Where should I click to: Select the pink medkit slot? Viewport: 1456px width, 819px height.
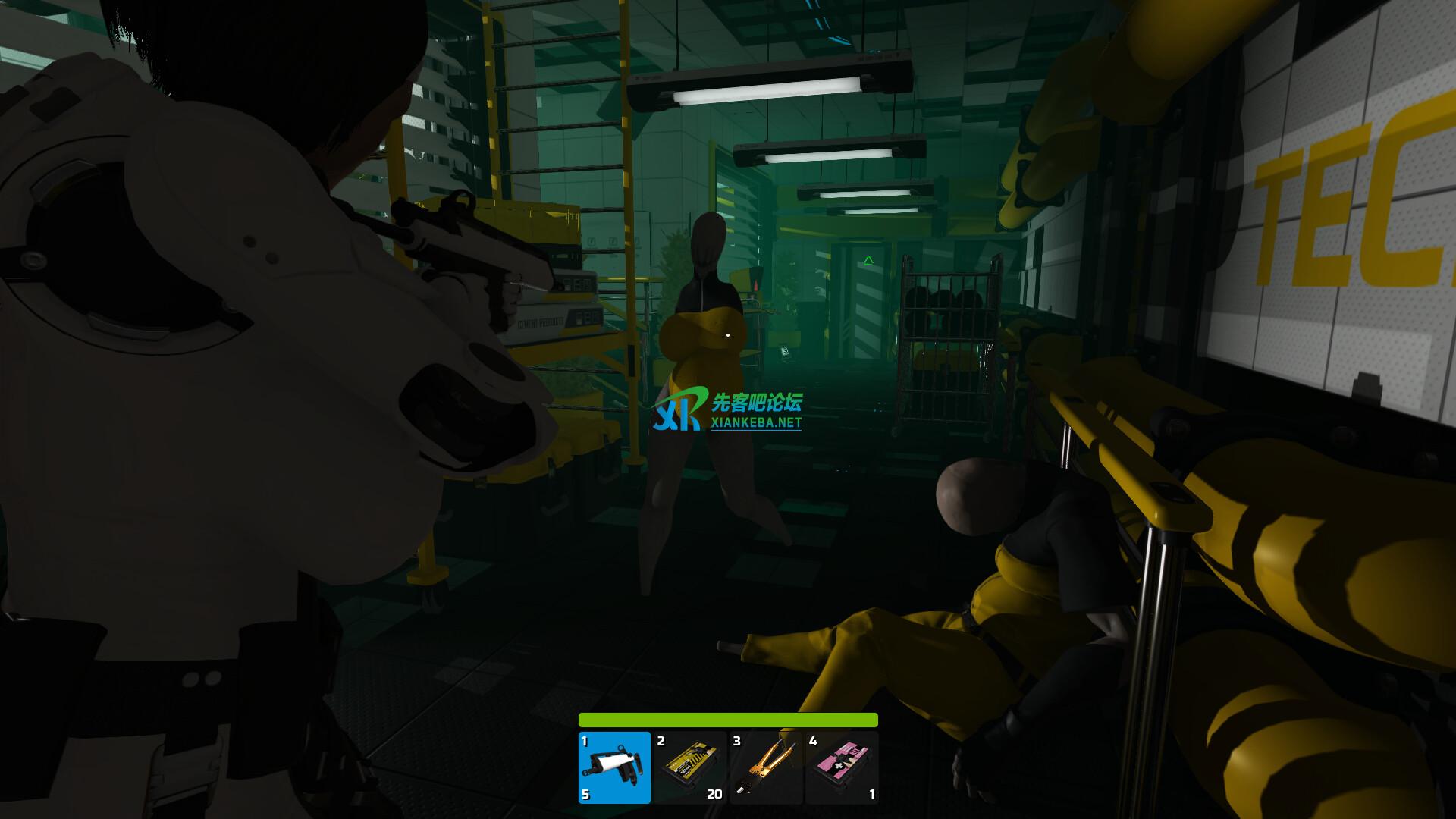841,767
